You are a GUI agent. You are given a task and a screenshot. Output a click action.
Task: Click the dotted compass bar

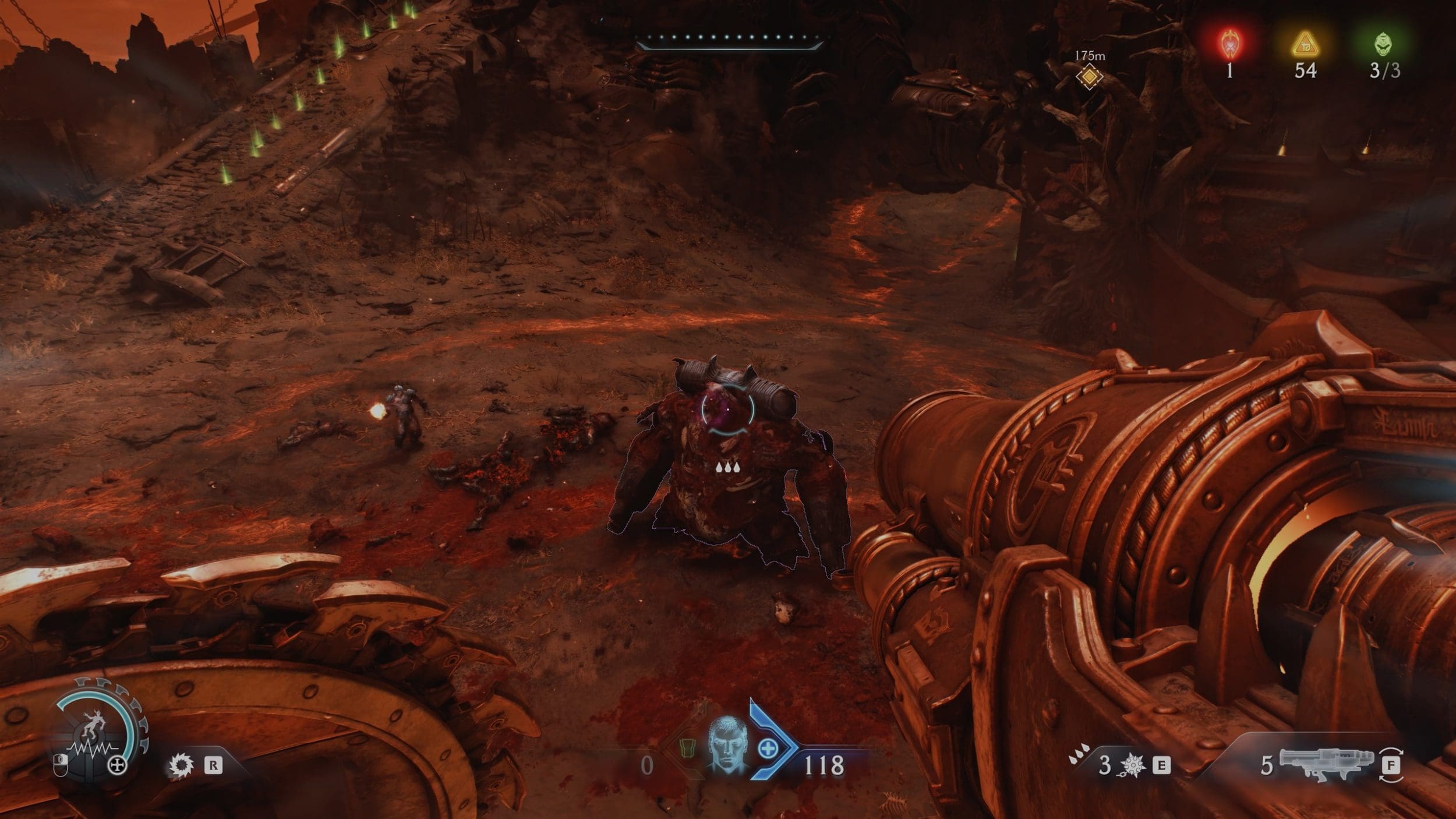click(x=728, y=40)
